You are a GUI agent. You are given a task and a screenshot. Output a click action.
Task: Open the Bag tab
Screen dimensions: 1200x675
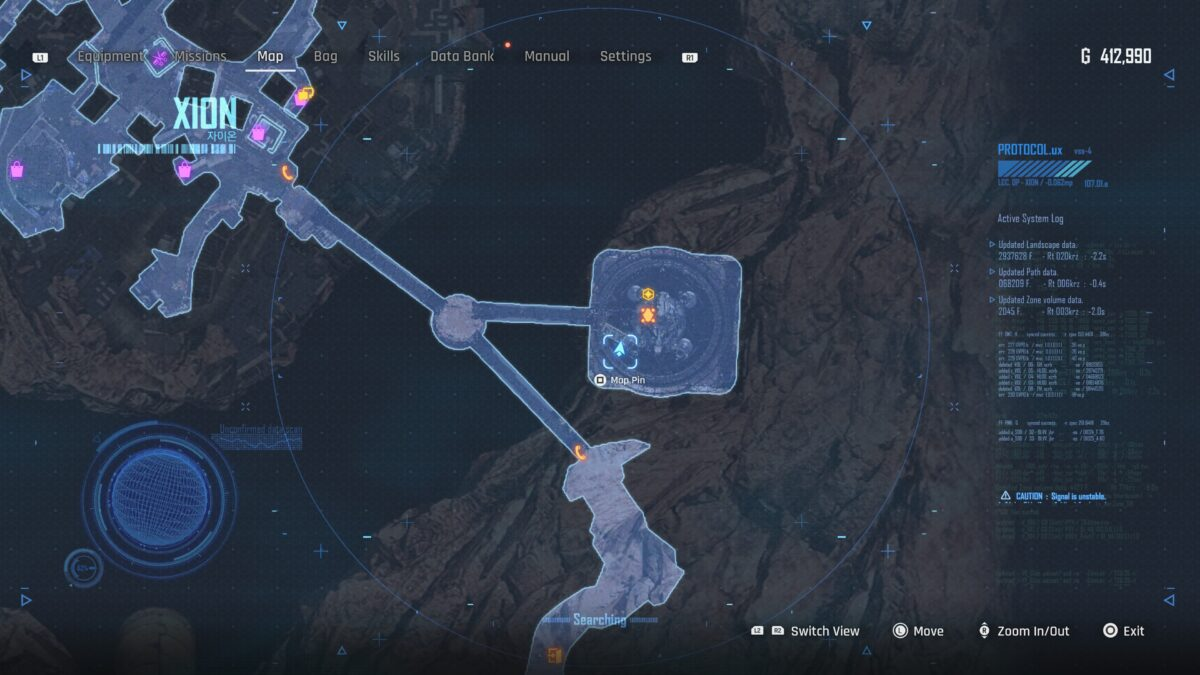[326, 57]
